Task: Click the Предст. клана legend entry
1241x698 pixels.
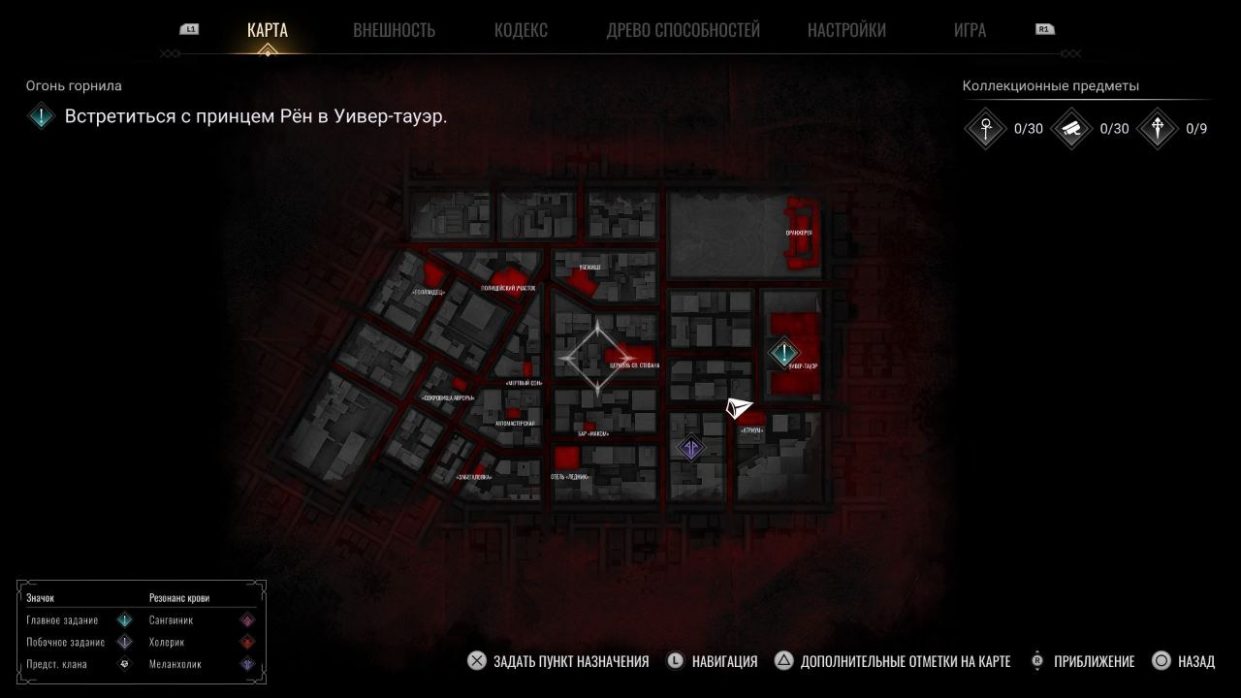Action: point(57,664)
